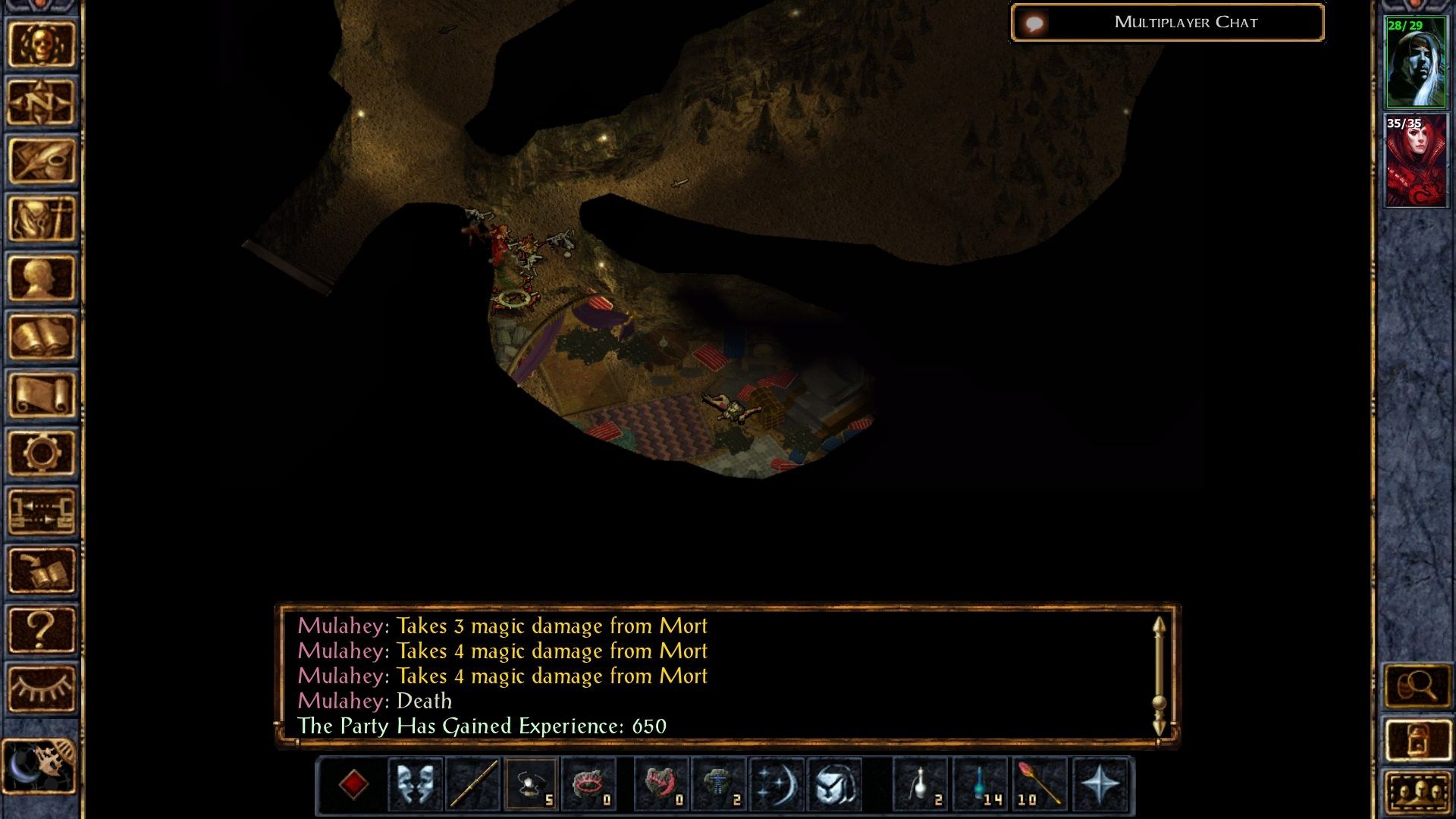Viewport: 1456px width, 819px height.
Task: Rest the party using the moon button
Action: tap(39, 766)
